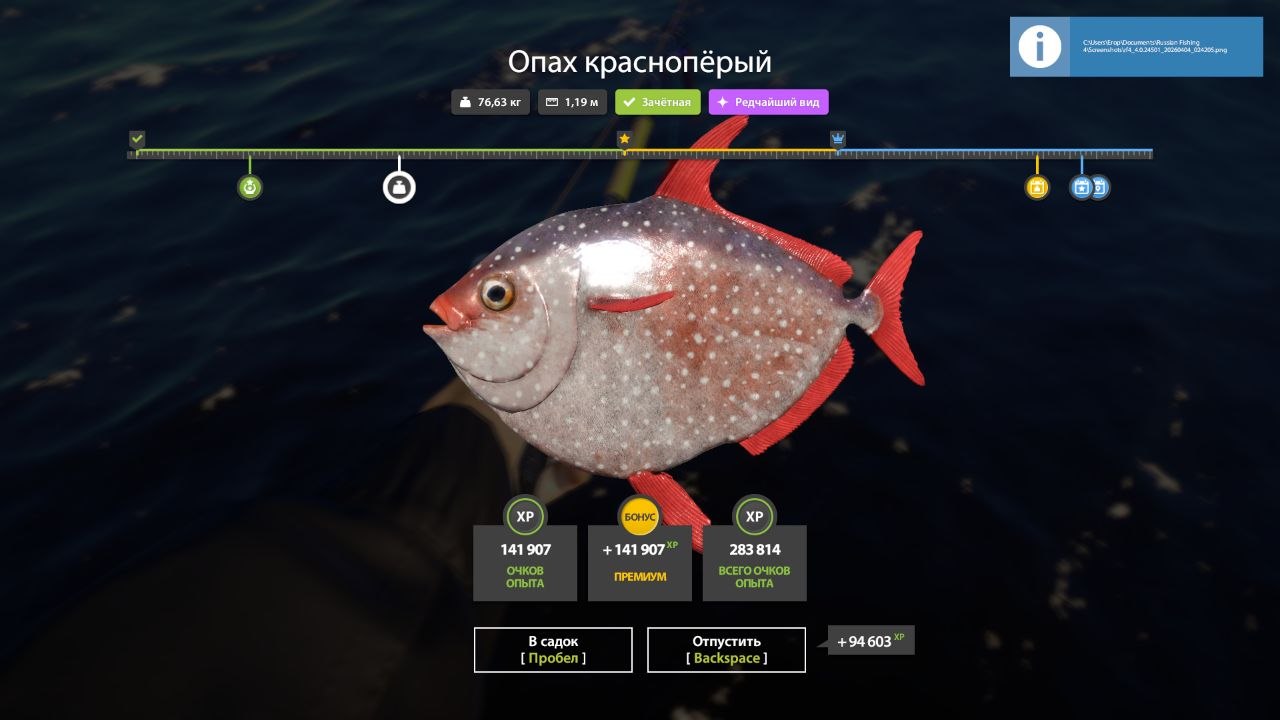Select the yellow calendar marker under the scale
The image size is (1280, 720).
pos(1037,187)
